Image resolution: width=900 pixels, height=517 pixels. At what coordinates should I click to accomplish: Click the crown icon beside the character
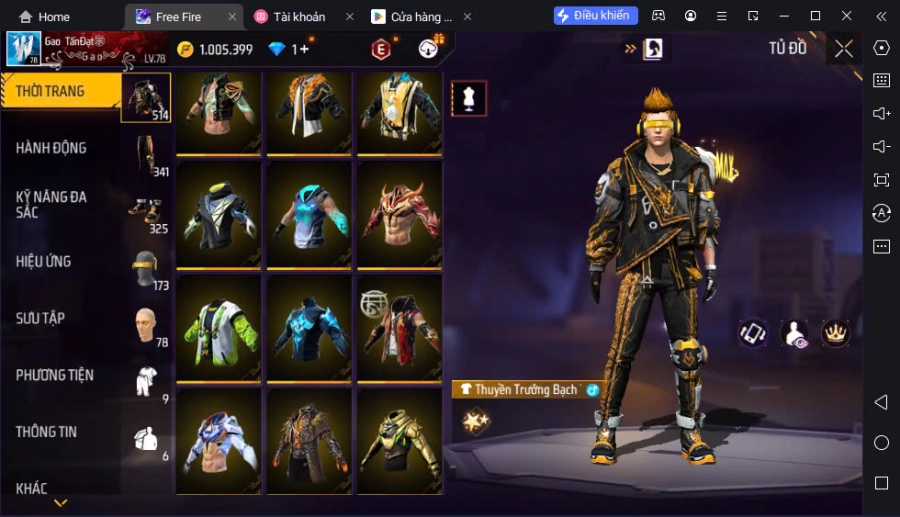[834, 333]
